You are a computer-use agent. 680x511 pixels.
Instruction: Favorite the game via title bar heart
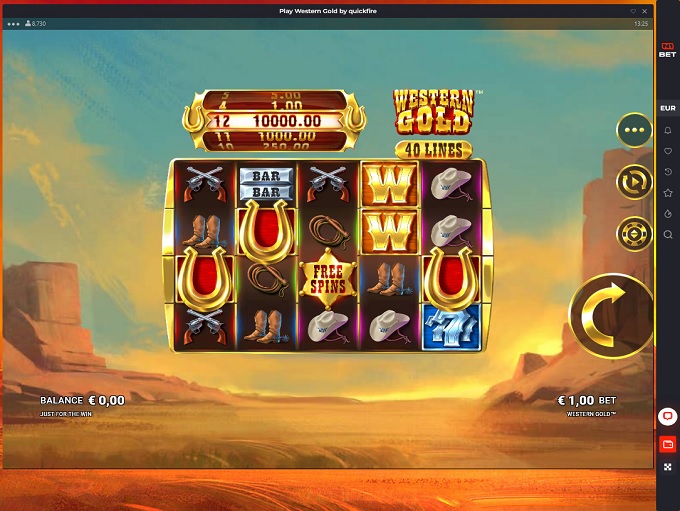click(633, 11)
